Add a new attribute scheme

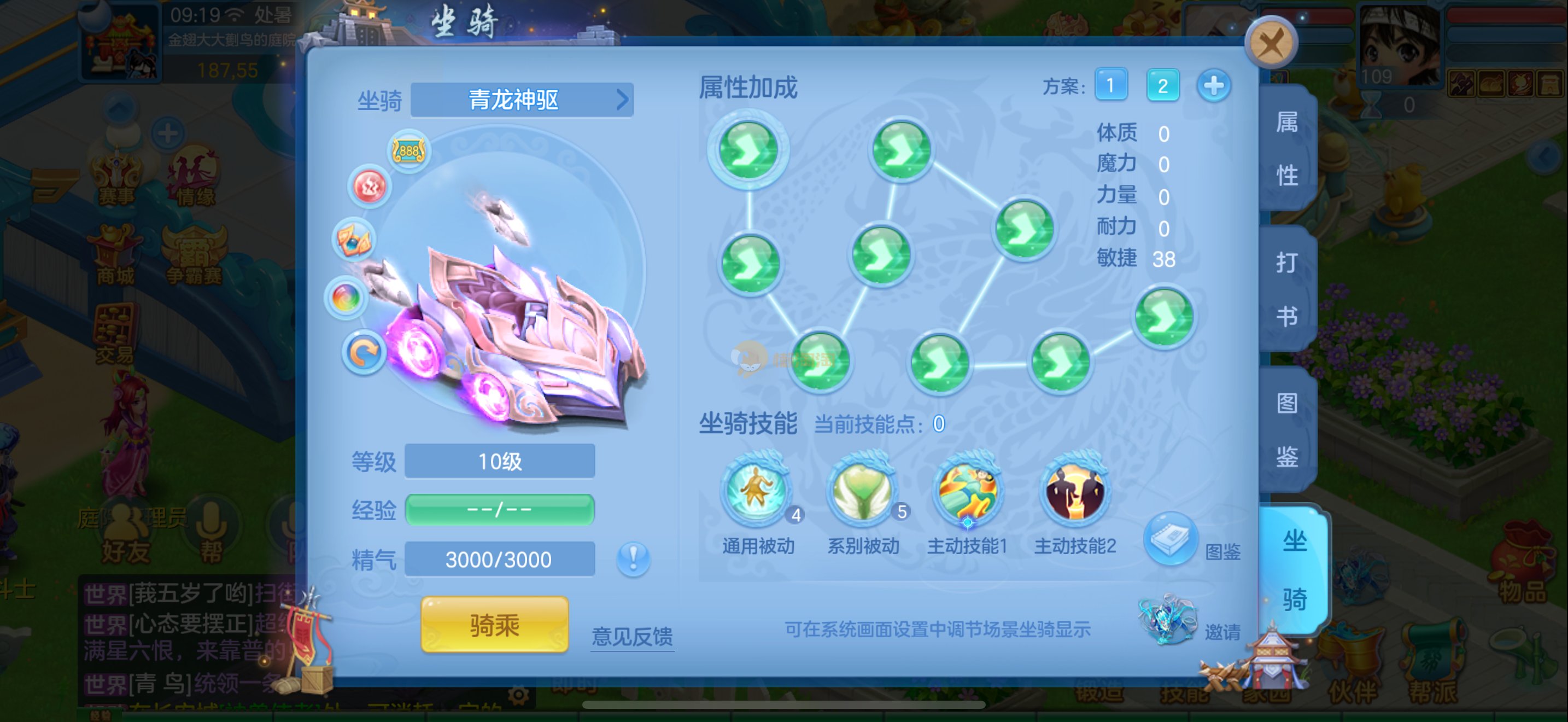pos(1213,85)
